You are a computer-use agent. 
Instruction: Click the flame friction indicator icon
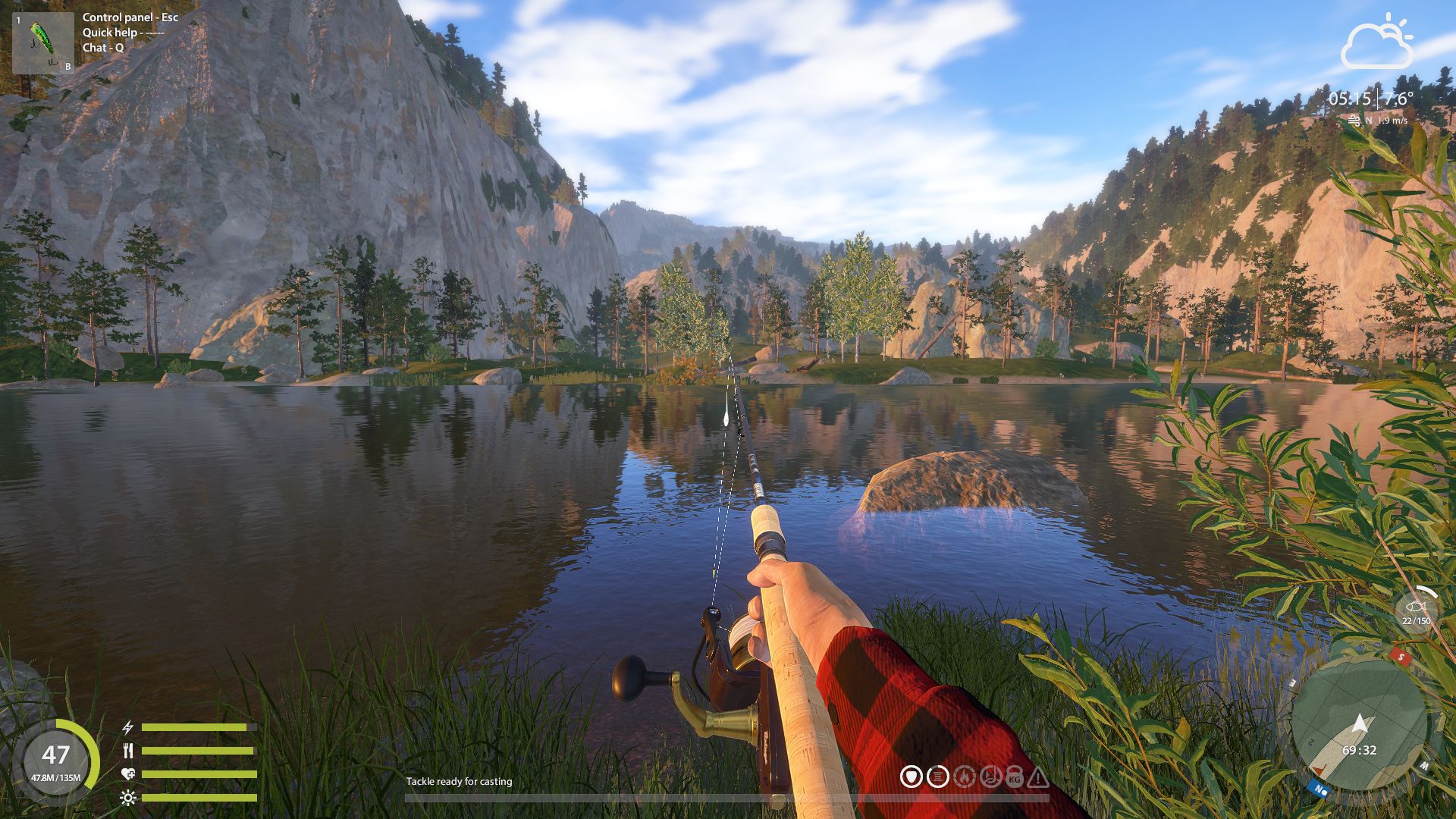[x=964, y=777]
